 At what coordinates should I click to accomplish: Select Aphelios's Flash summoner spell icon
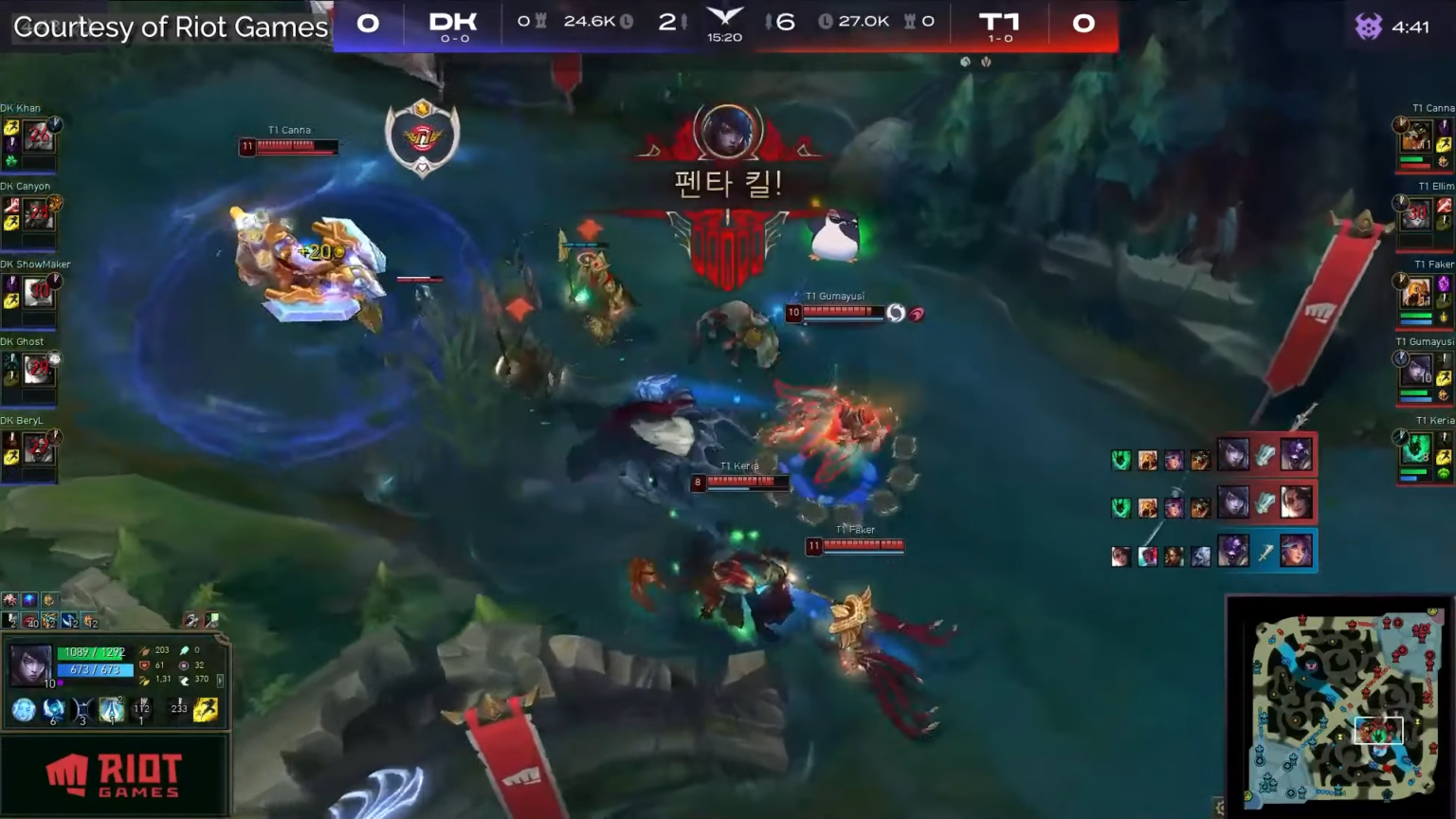pyautogui.click(x=206, y=711)
